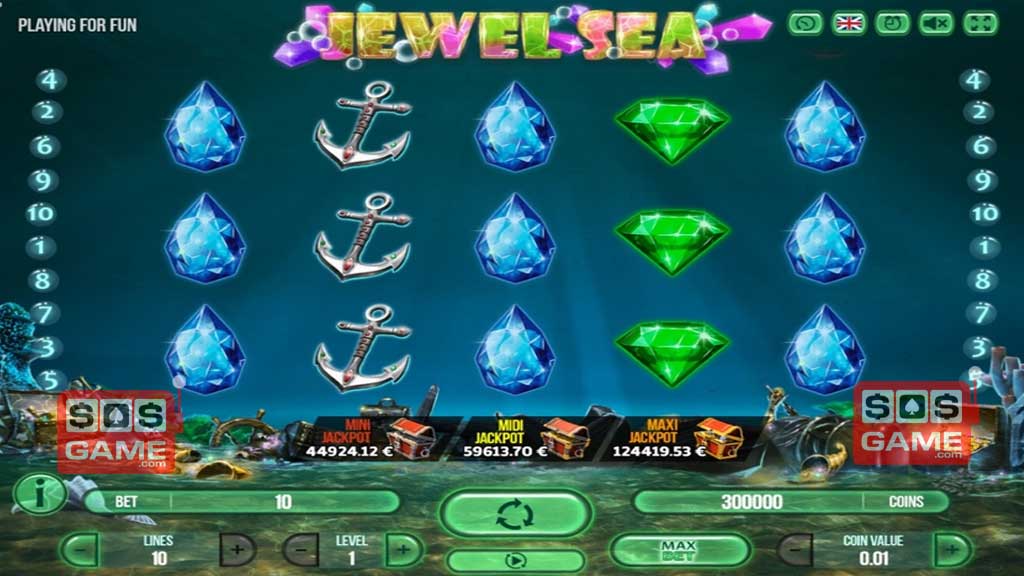Open the info paytable button
The height and width of the screenshot is (576, 1024).
pyautogui.click(x=40, y=493)
